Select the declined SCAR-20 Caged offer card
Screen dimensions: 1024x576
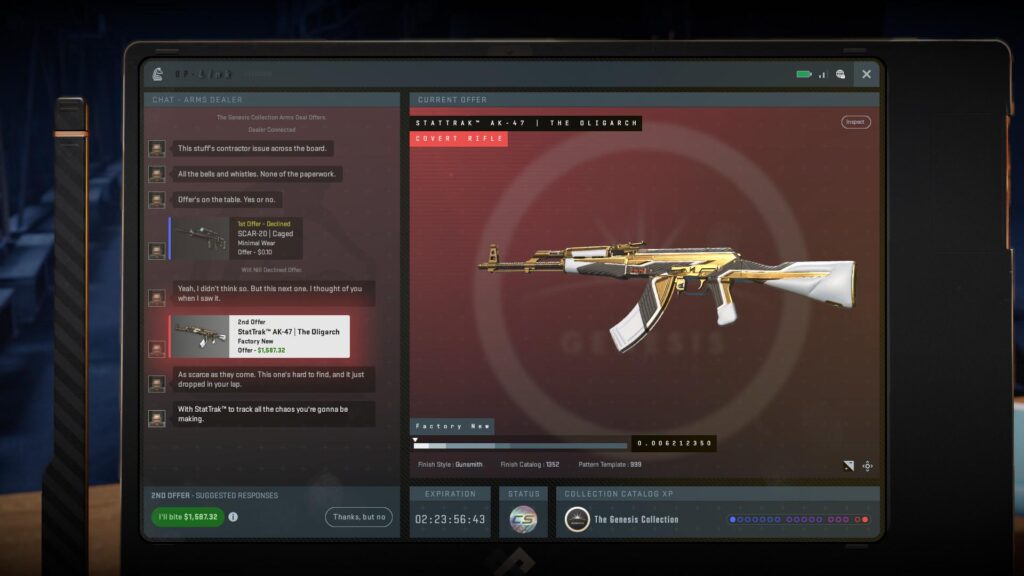(x=237, y=239)
